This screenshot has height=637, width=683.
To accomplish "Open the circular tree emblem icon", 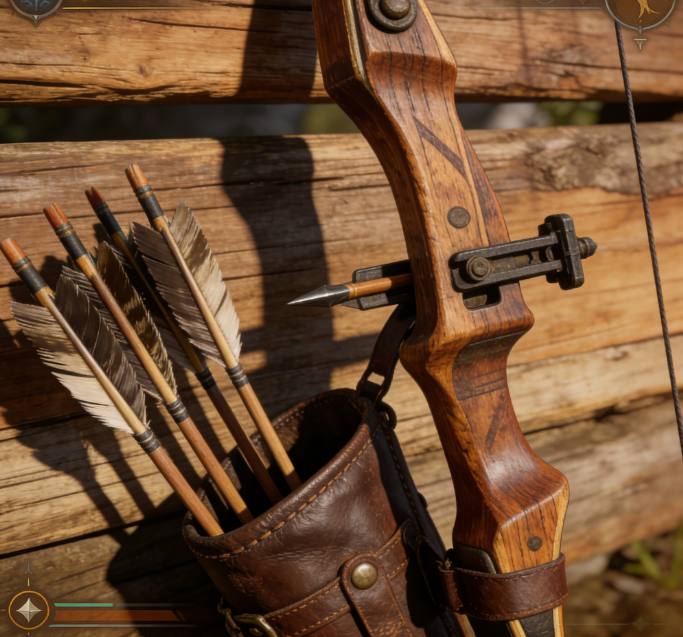I will (x=640, y=9).
